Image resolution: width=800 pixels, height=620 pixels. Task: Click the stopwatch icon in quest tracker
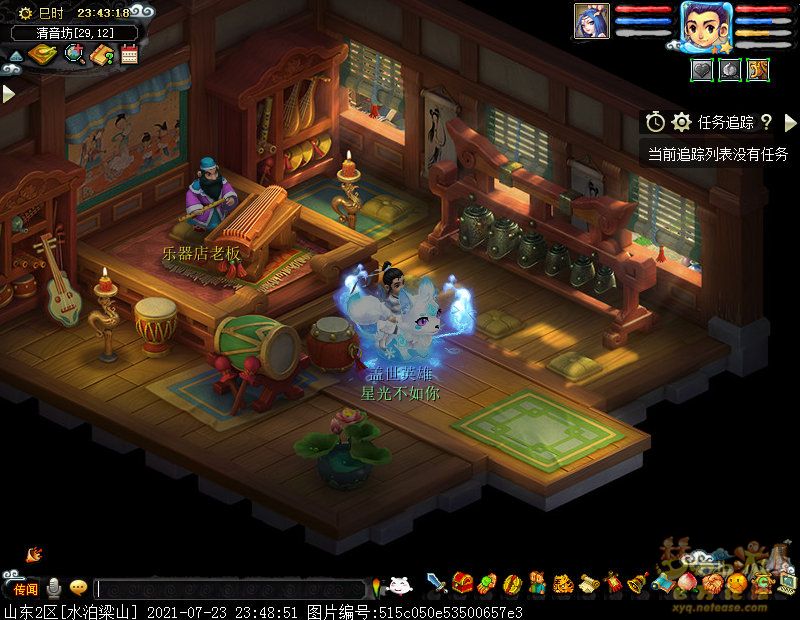point(655,122)
